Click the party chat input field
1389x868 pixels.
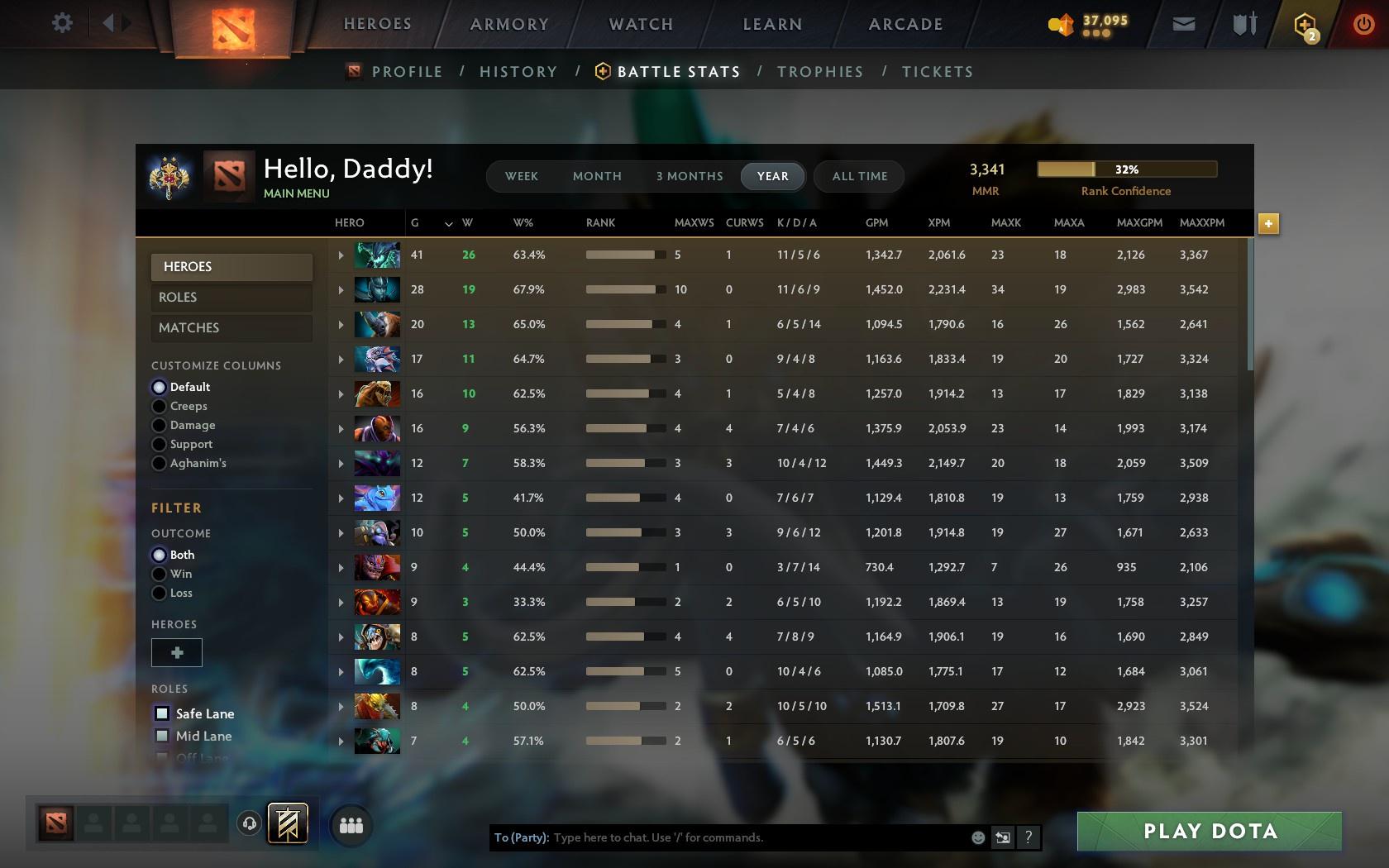pos(744,837)
